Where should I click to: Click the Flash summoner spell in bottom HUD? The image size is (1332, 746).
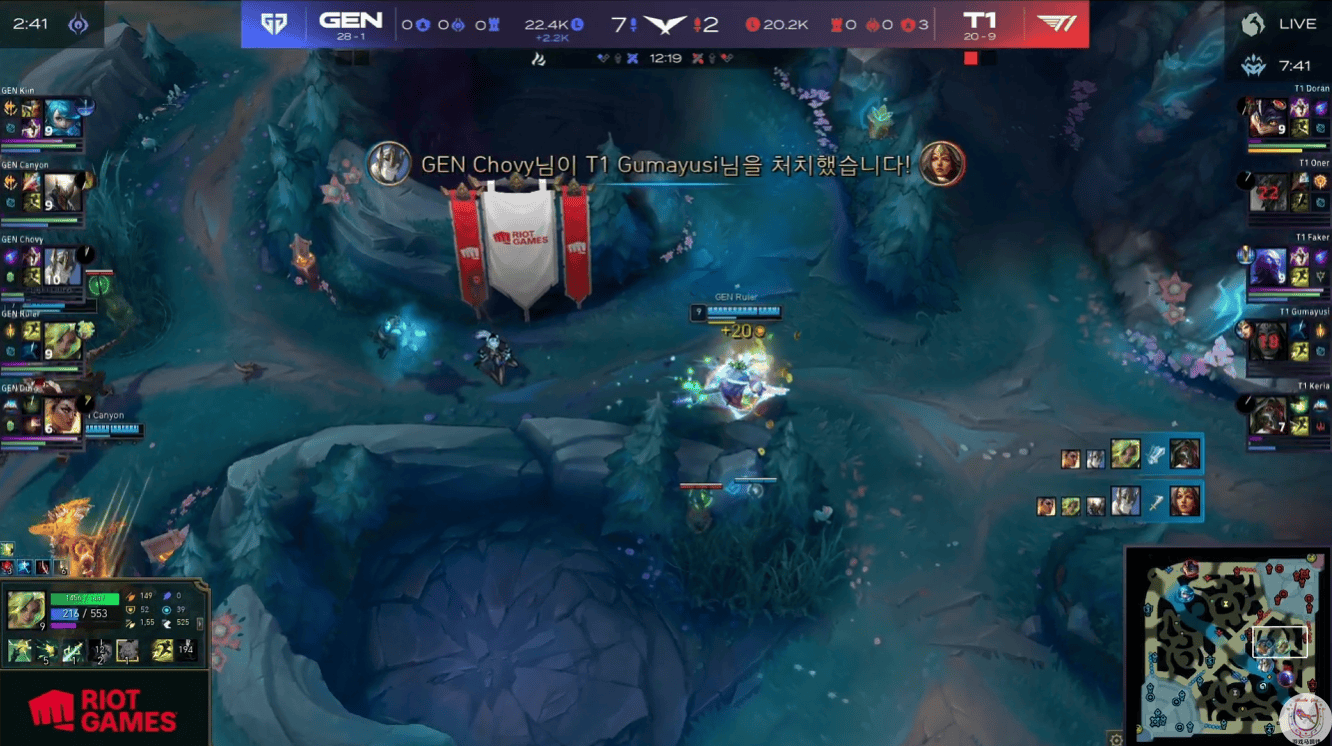[x=162, y=652]
